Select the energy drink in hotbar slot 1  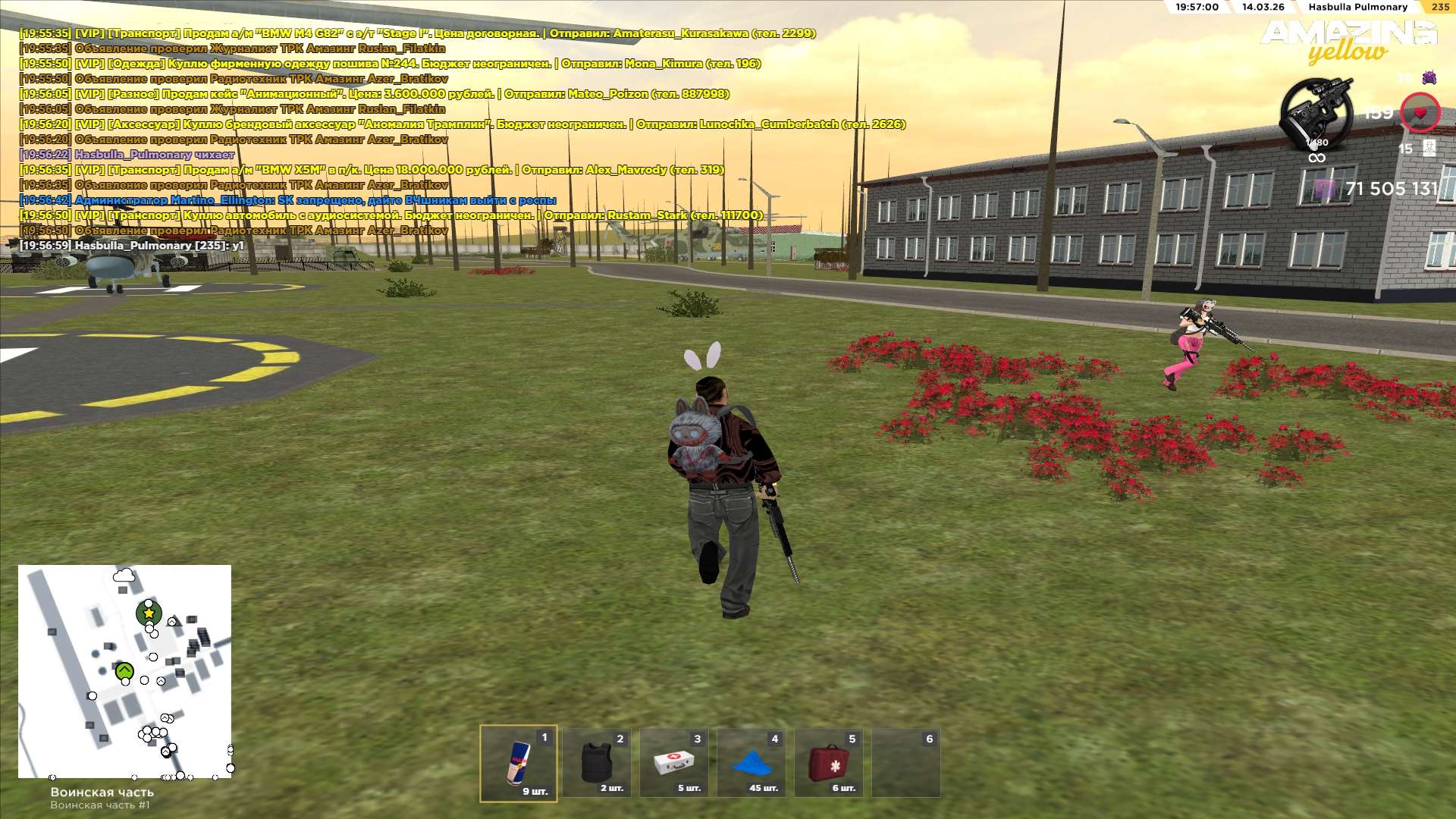(519, 763)
